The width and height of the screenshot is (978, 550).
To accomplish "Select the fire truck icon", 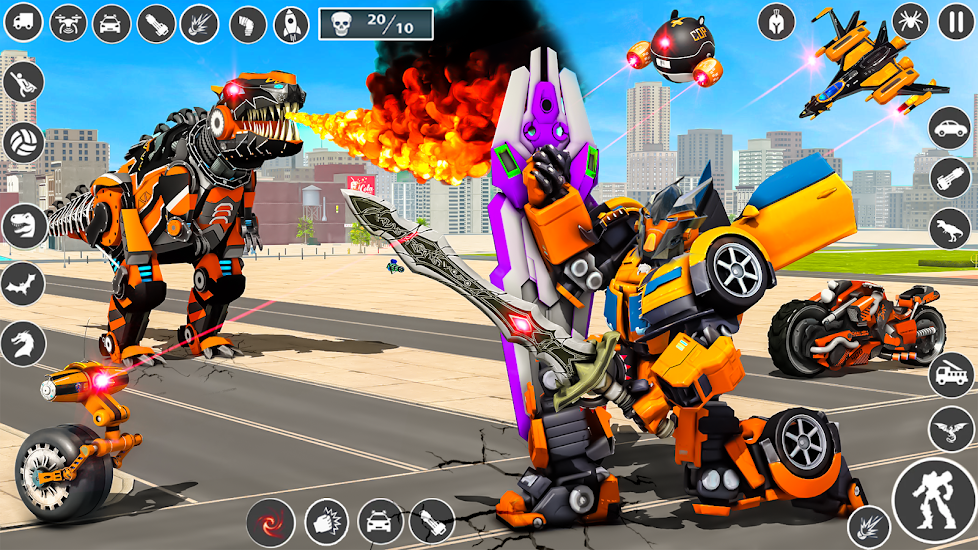I will coord(950,375).
